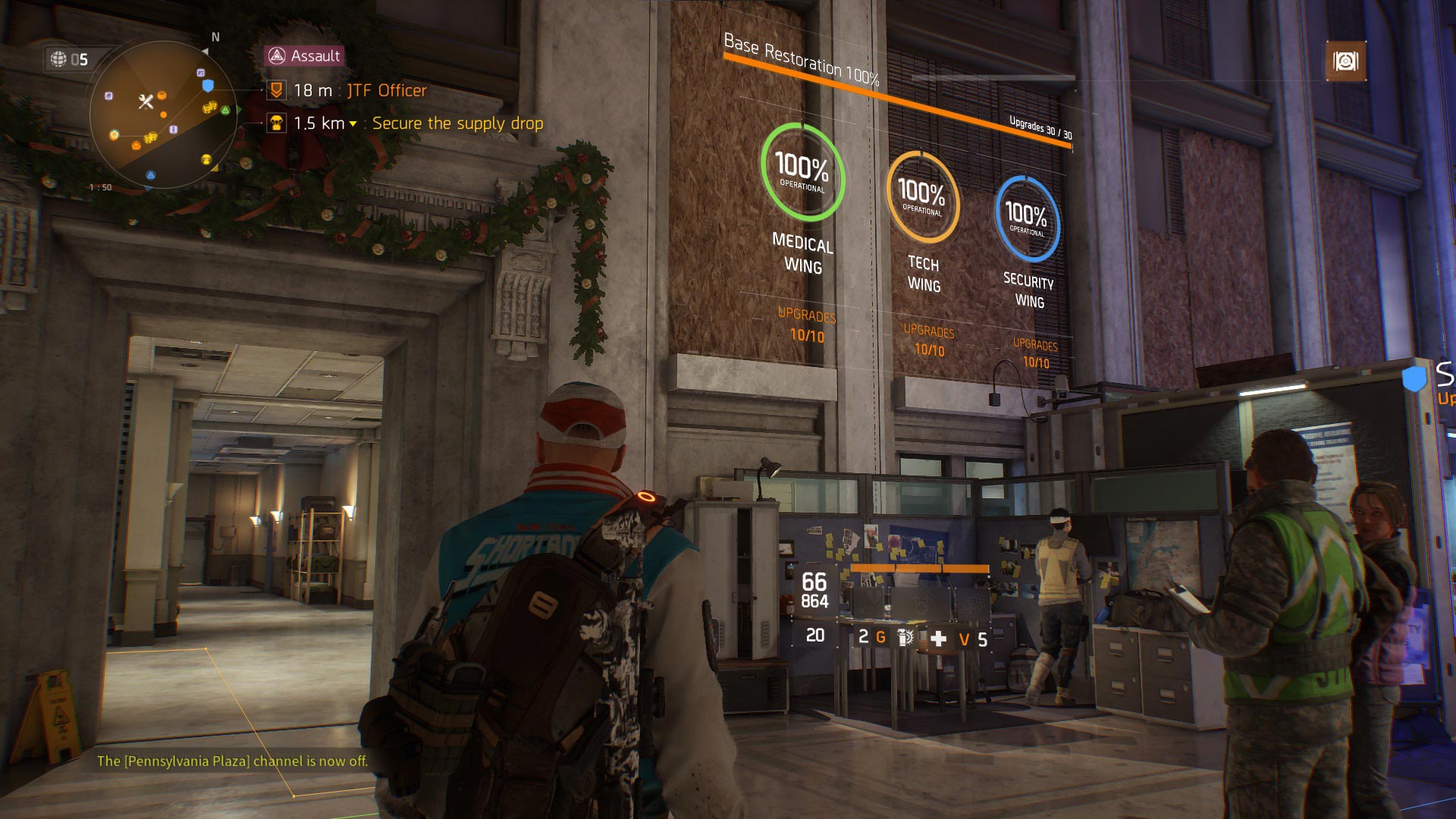The height and width of the screenshot is (819, 1456).
Task: Select the grenade icon in the HUD
Action: [x=905, y=638]
